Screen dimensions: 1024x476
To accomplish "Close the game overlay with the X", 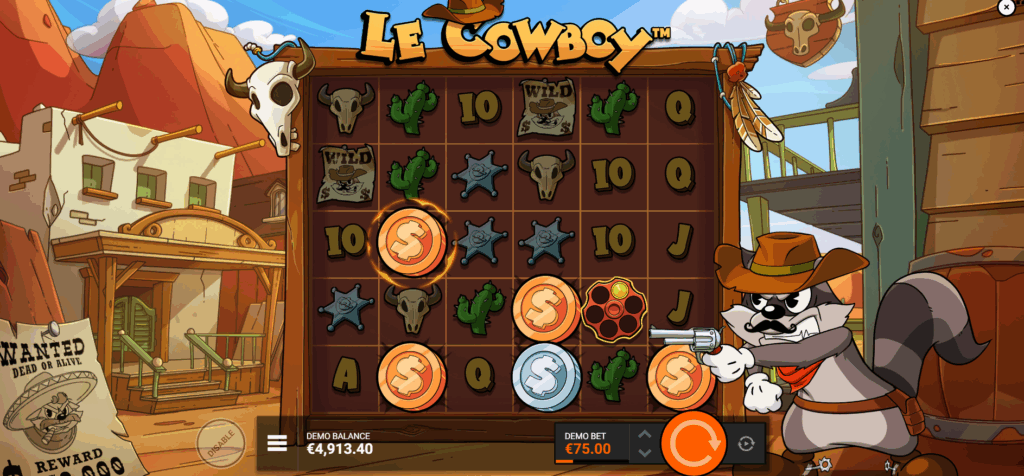I will pyautogui.click(x=1005, y=7).
